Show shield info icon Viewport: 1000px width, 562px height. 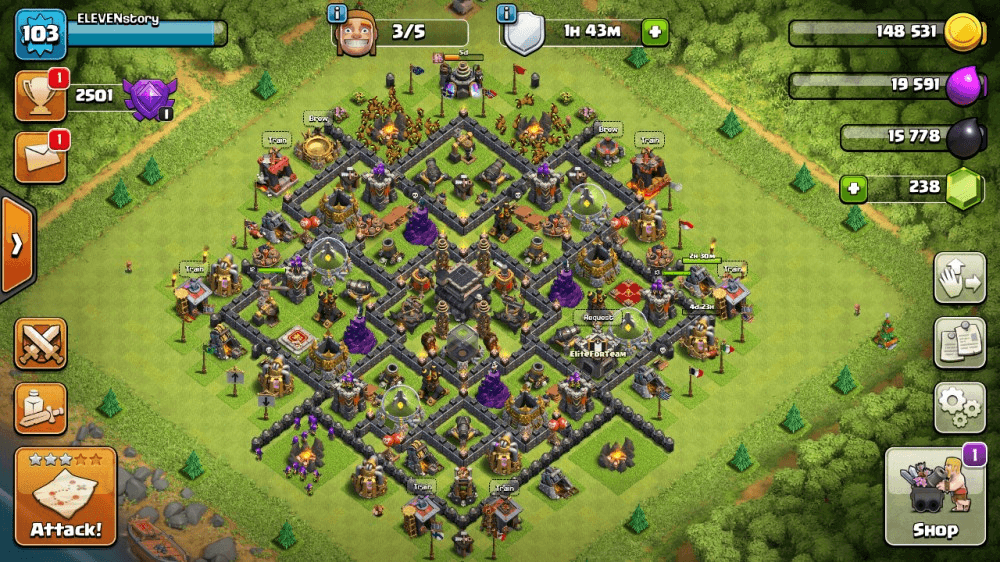click(507, 14)
